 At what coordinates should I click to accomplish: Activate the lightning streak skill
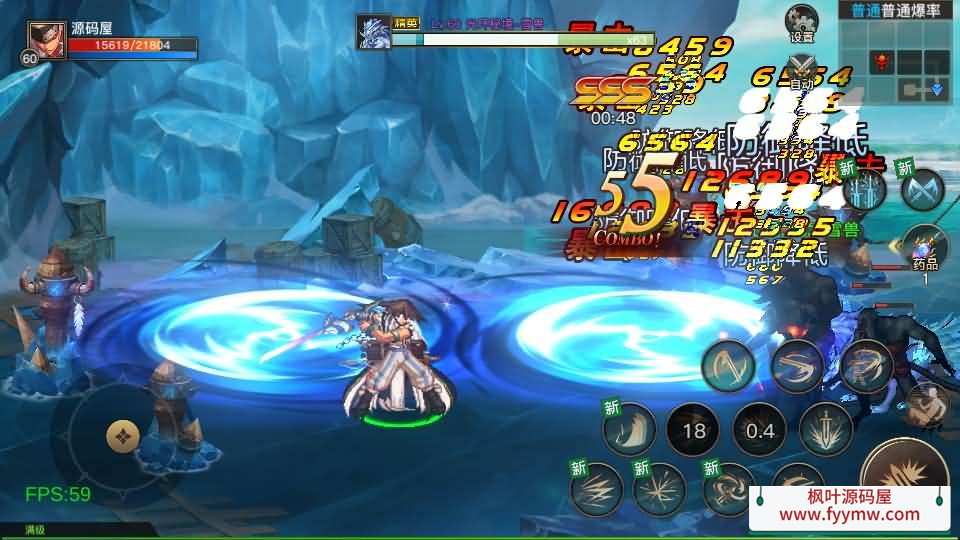coord(596,489)
